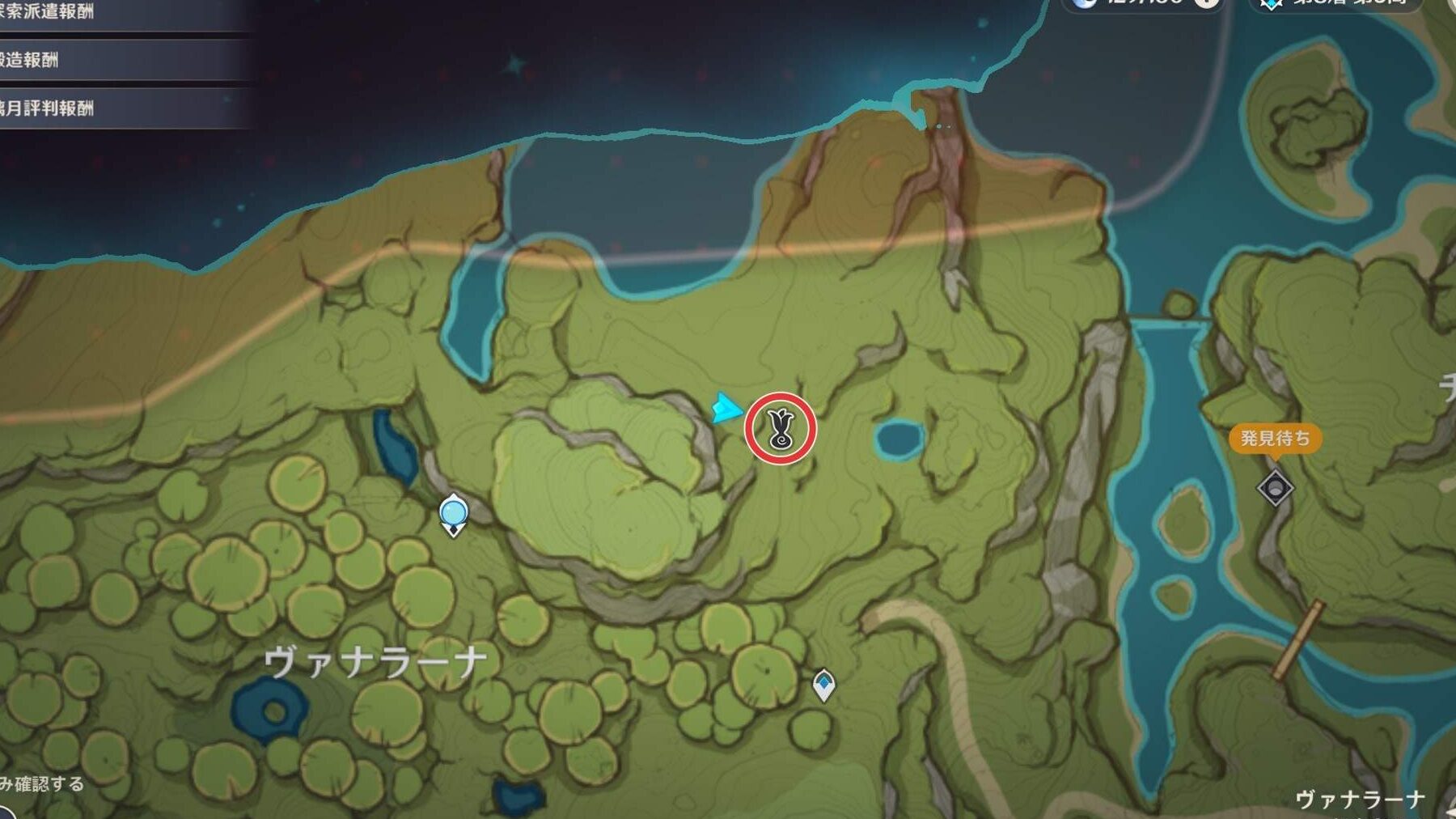
Task: Open the undiscovered domain marker under 発見待ち
Action: tap(1275, 488)
